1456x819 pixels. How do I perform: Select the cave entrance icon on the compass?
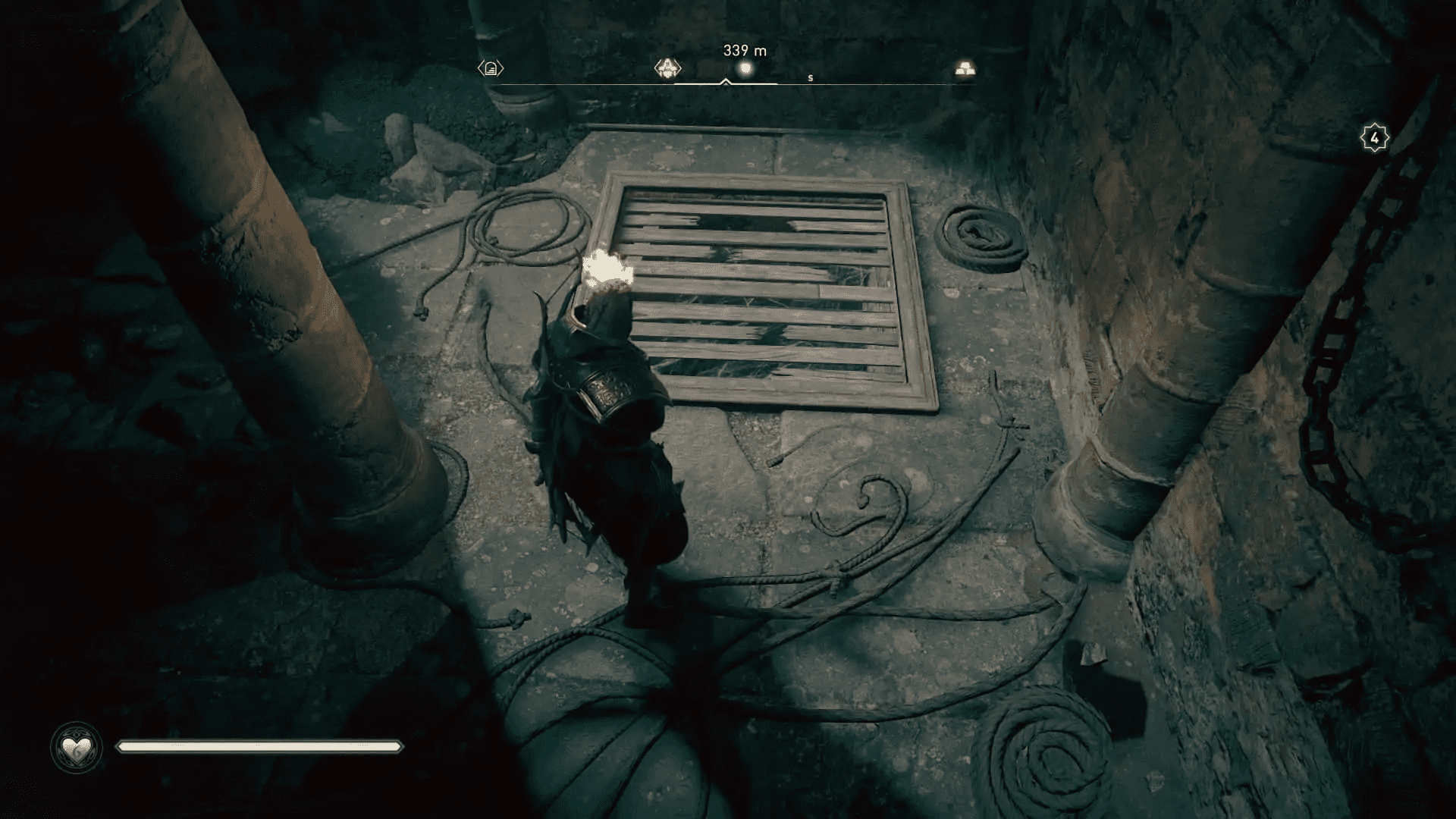489,68
